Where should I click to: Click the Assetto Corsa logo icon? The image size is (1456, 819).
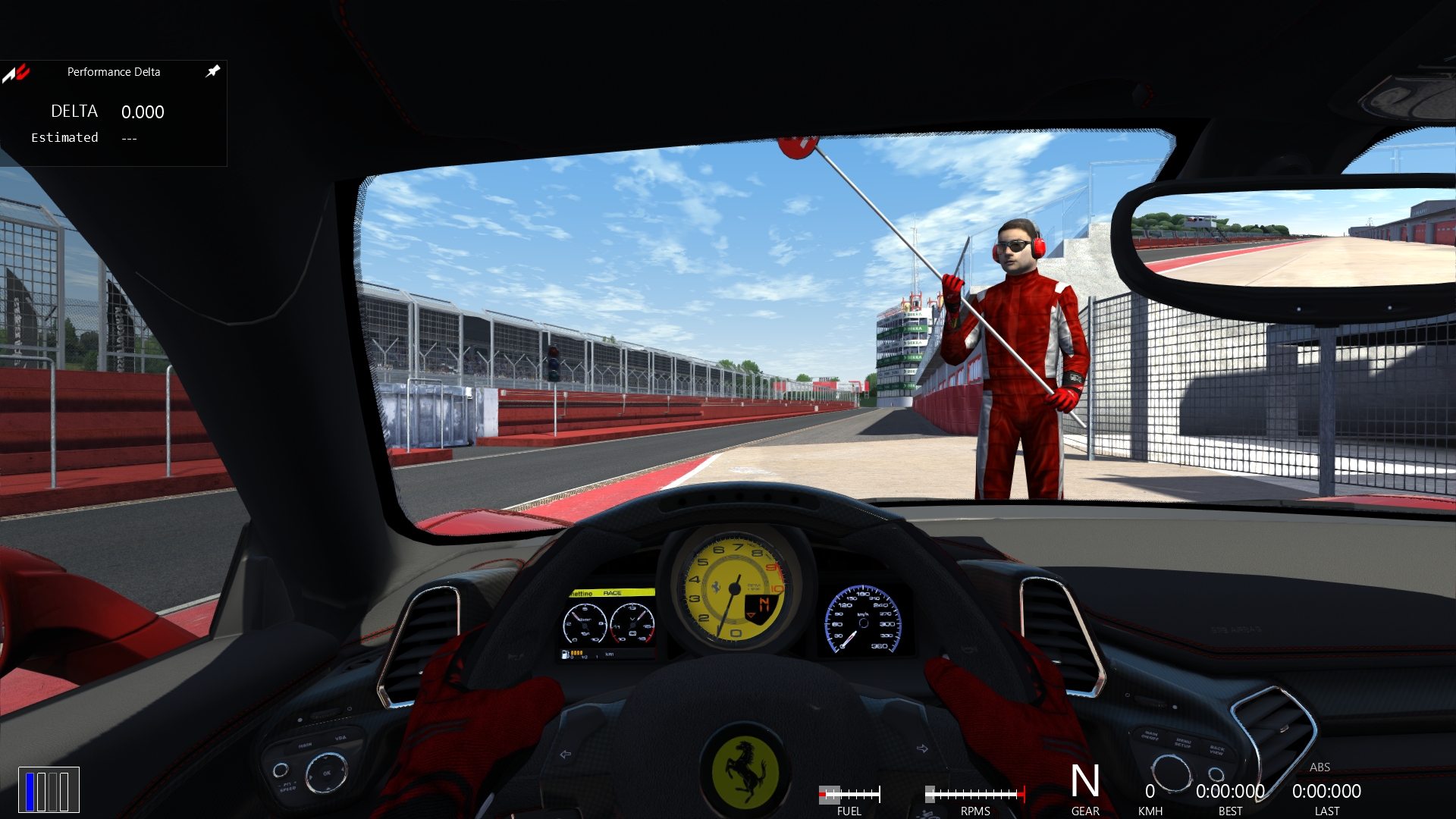click(16, 73)
